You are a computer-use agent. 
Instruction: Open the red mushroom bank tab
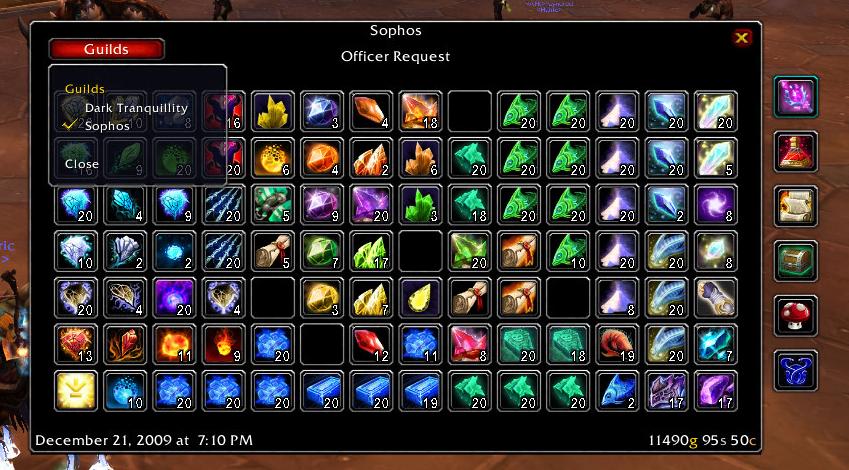[796, 315]
